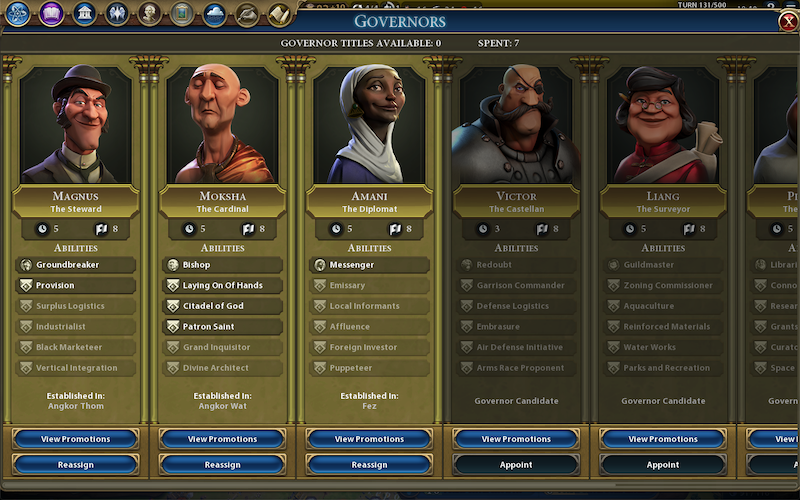The width and height of the screenshot is (800, 500).
Task: Reassign Magnus from Angkor Thom
Action: click(x=76, y=464)
